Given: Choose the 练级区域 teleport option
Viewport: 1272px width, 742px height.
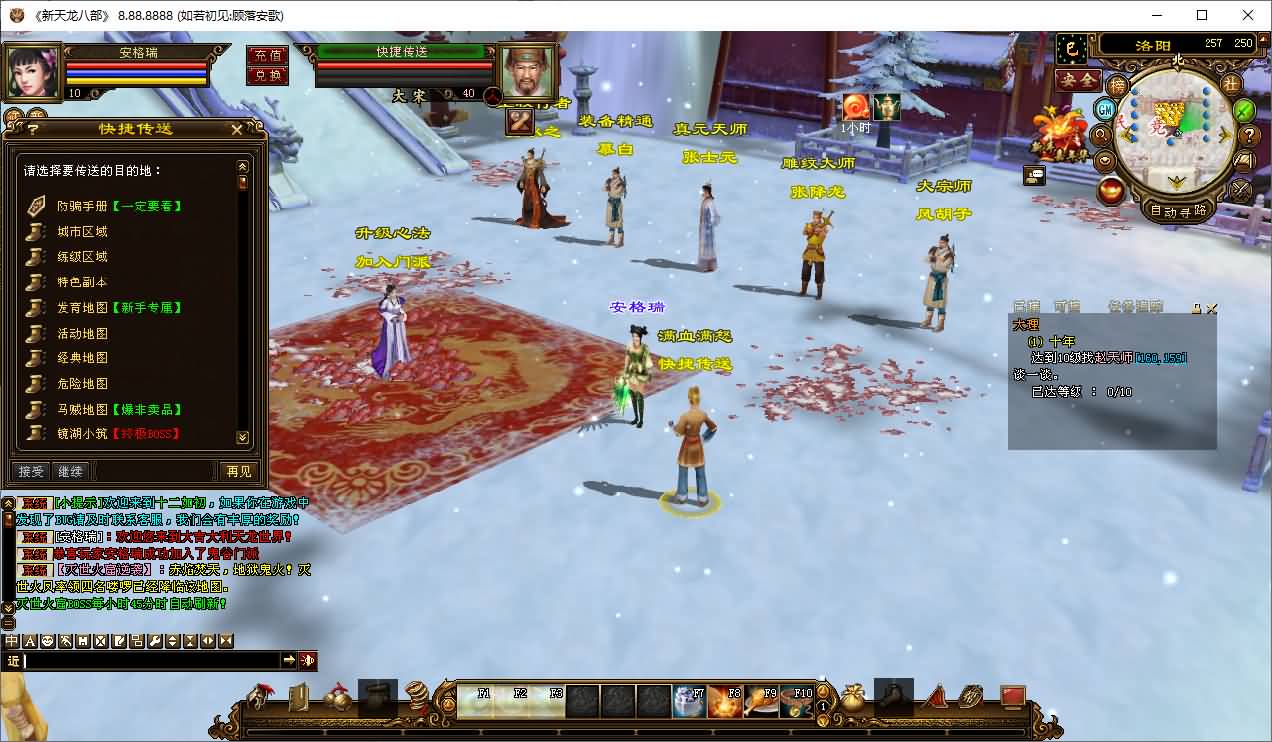Looking at the screenshot, I should [82, 257].
